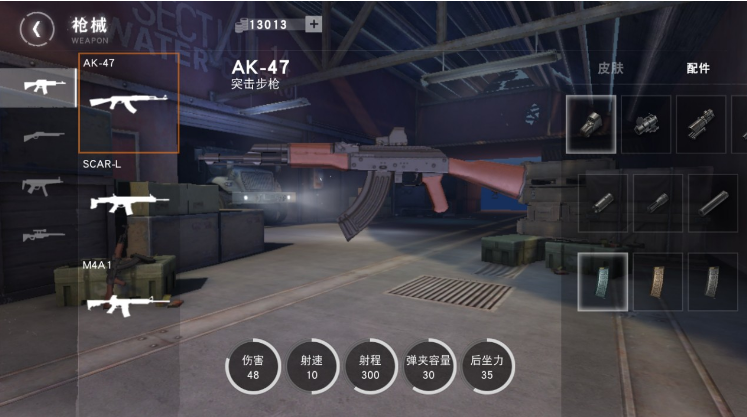Select the holographic sight attachment

coord(591,124)
